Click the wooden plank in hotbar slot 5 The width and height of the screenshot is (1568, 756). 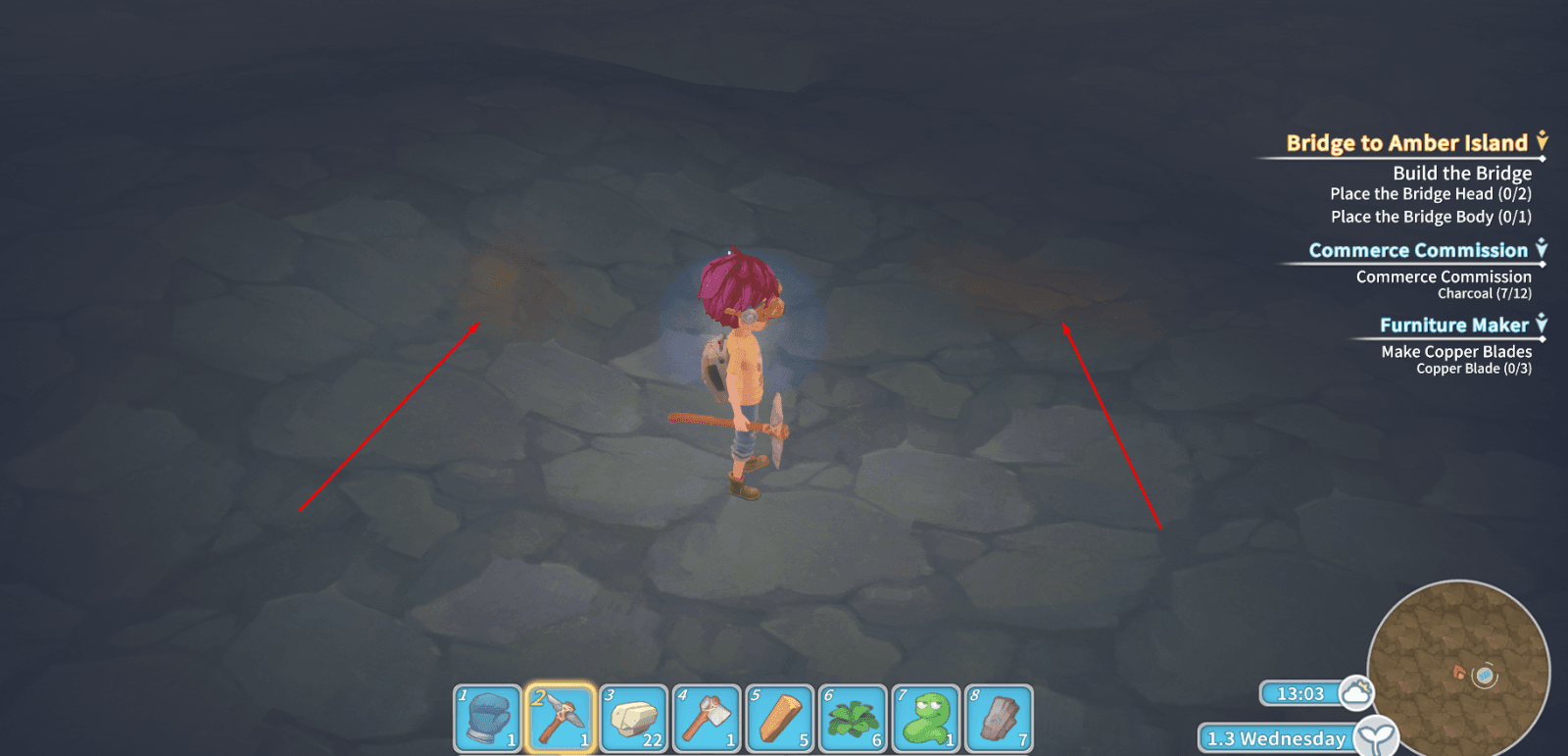click(x=779, y=718)
